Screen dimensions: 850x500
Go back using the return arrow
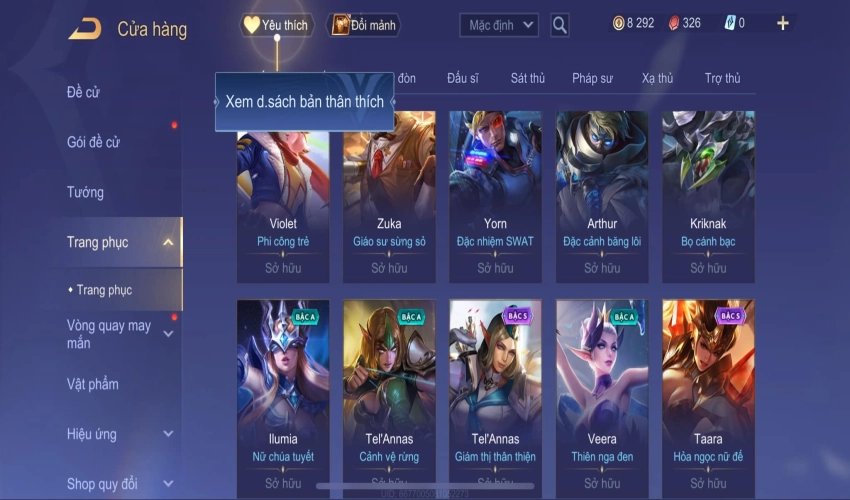point(84,29)
